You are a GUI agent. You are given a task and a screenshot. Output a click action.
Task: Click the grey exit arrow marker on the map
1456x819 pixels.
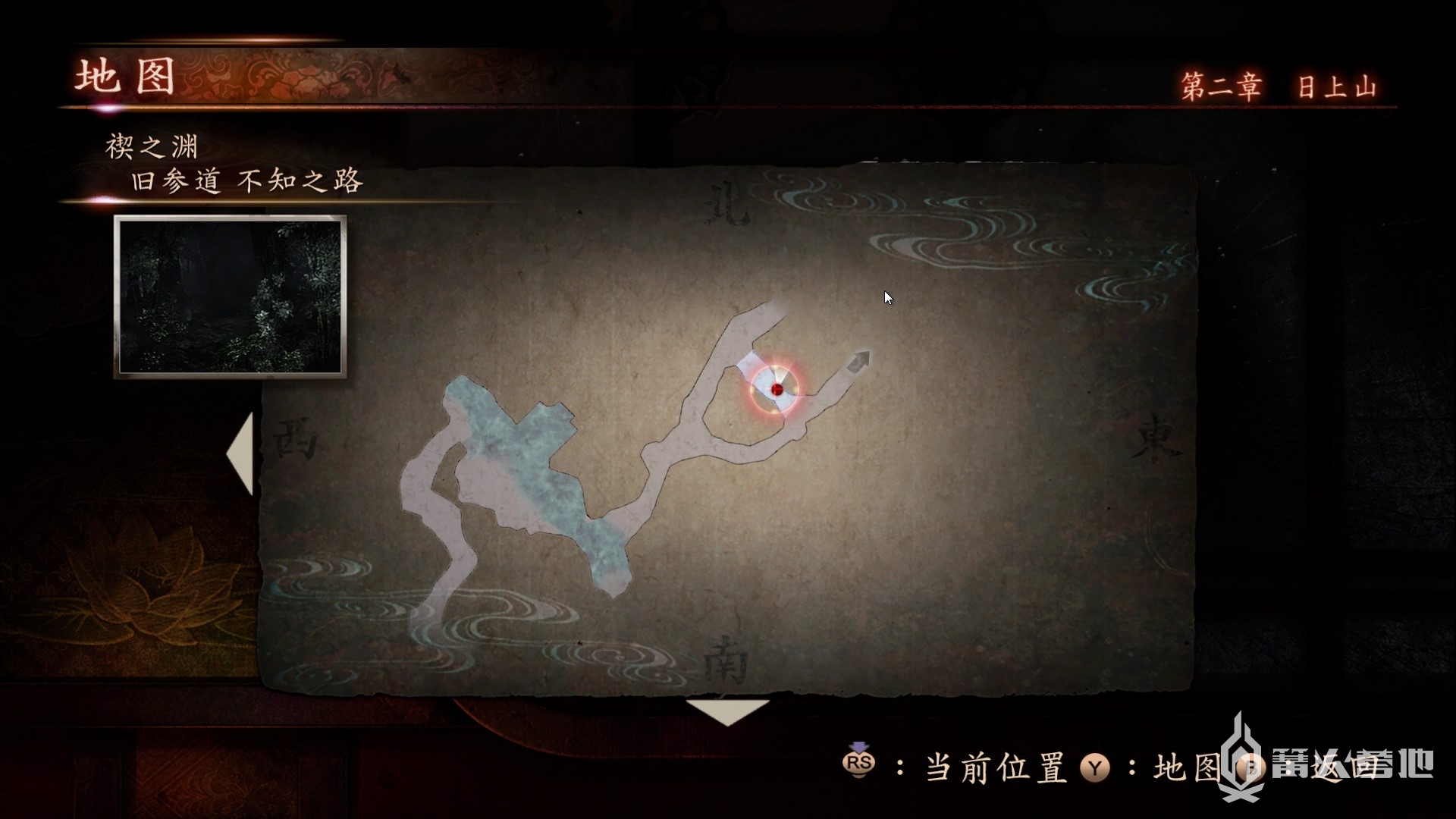pyautogui.click(x=859, y=361)
